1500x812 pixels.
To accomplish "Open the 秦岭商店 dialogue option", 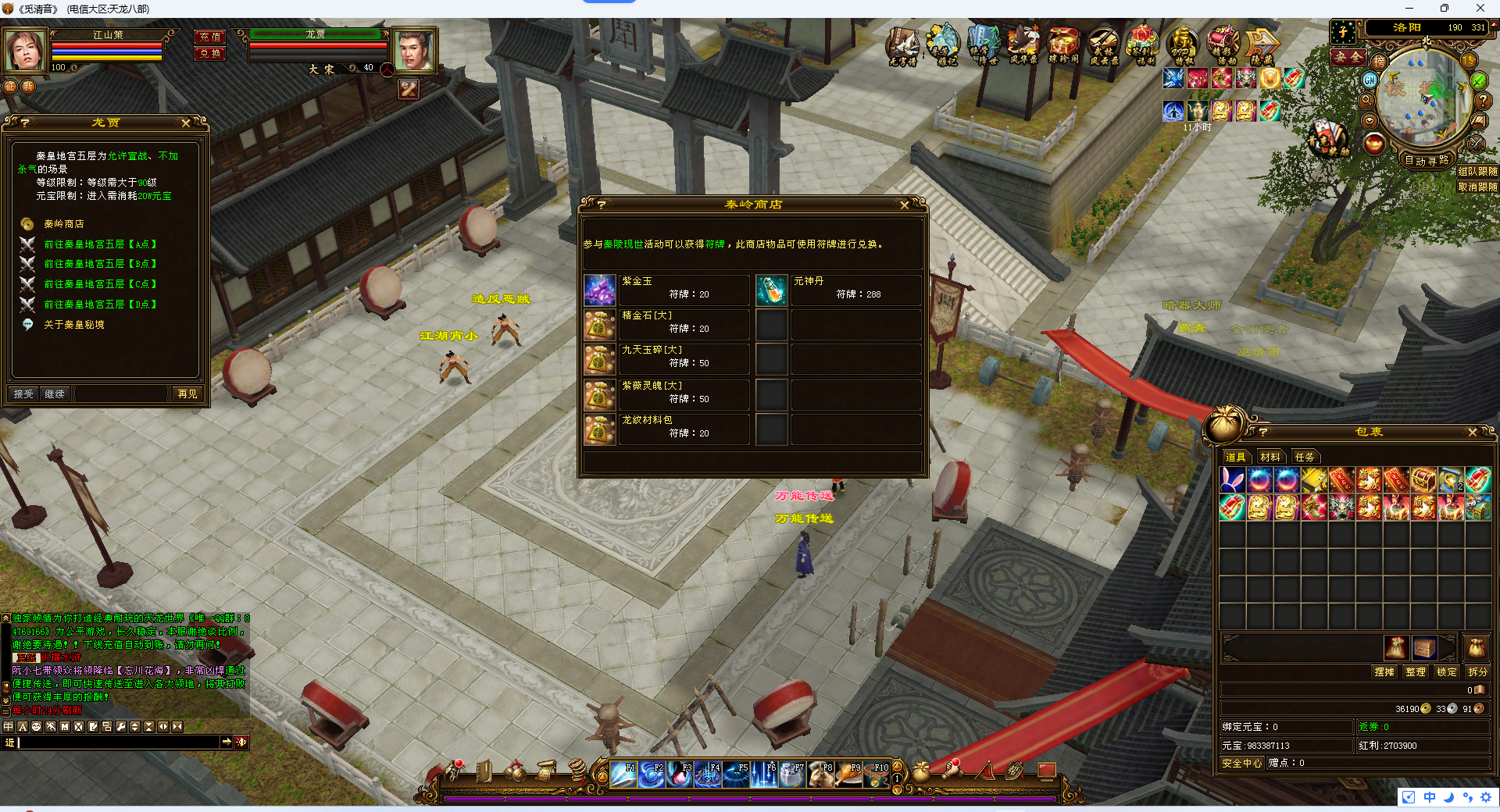I will [x=64, y=224].
